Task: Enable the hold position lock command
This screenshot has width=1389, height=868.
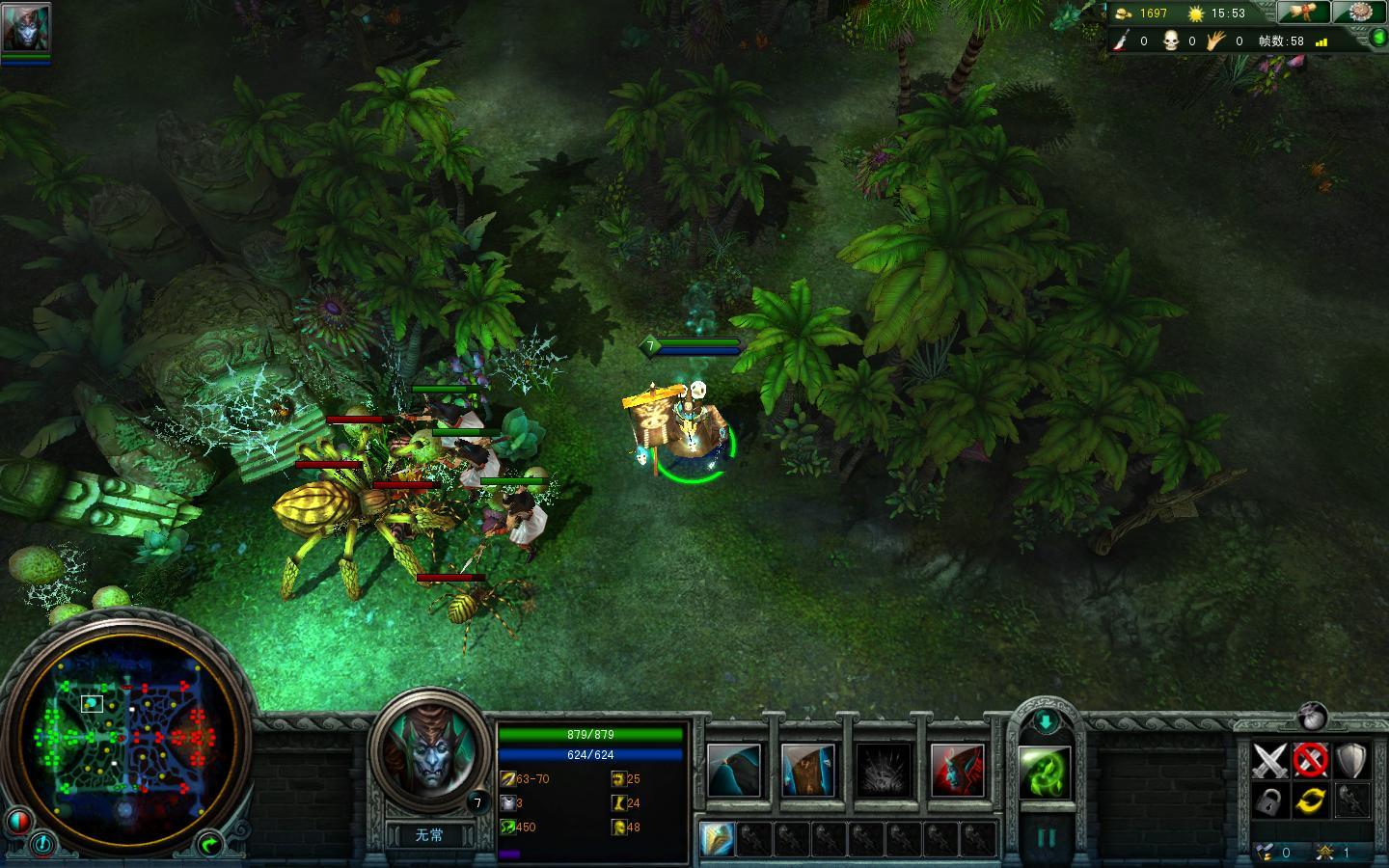Action: point(1271,801)
